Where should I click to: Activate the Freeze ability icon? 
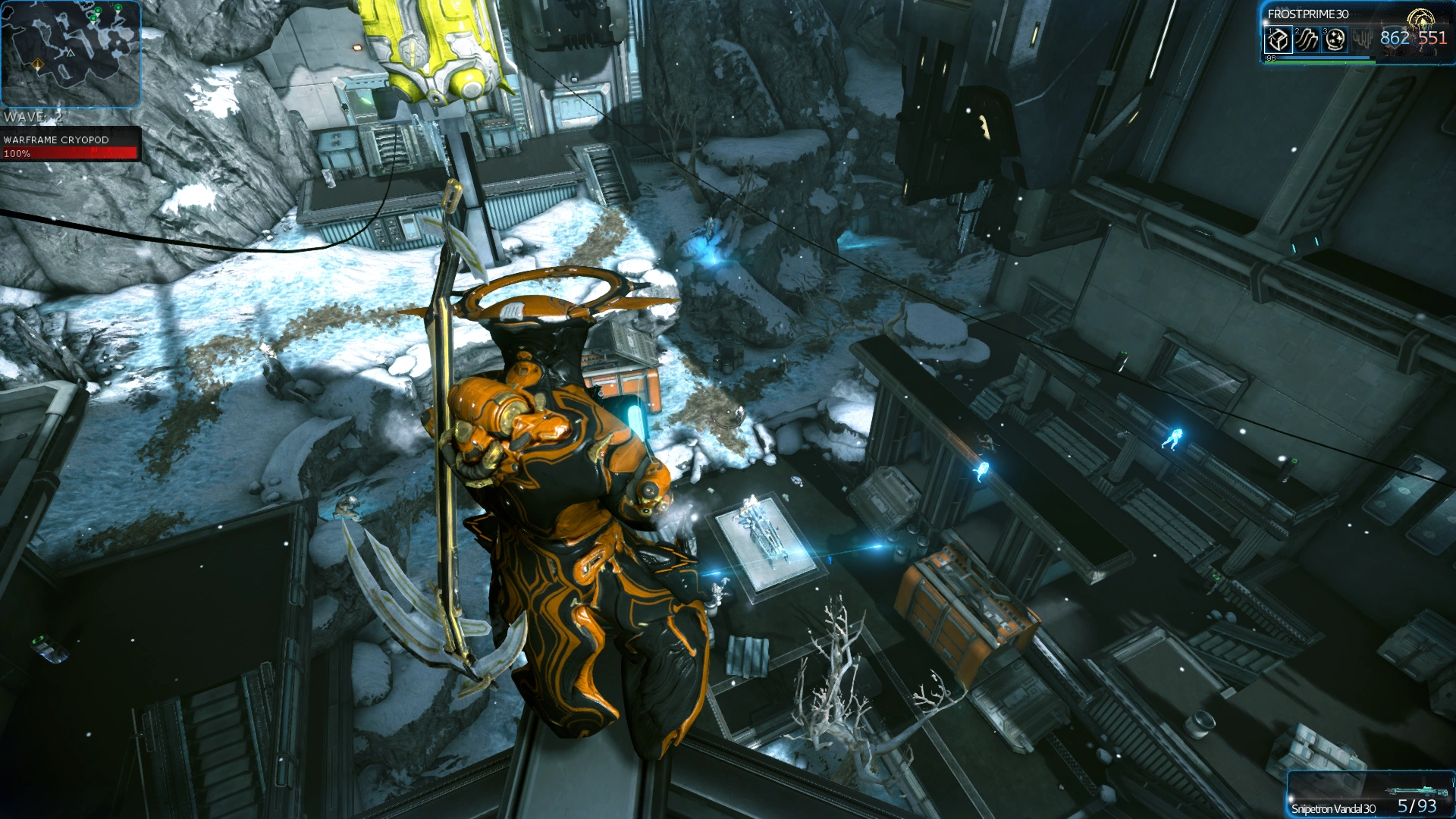coord(1279,40)
